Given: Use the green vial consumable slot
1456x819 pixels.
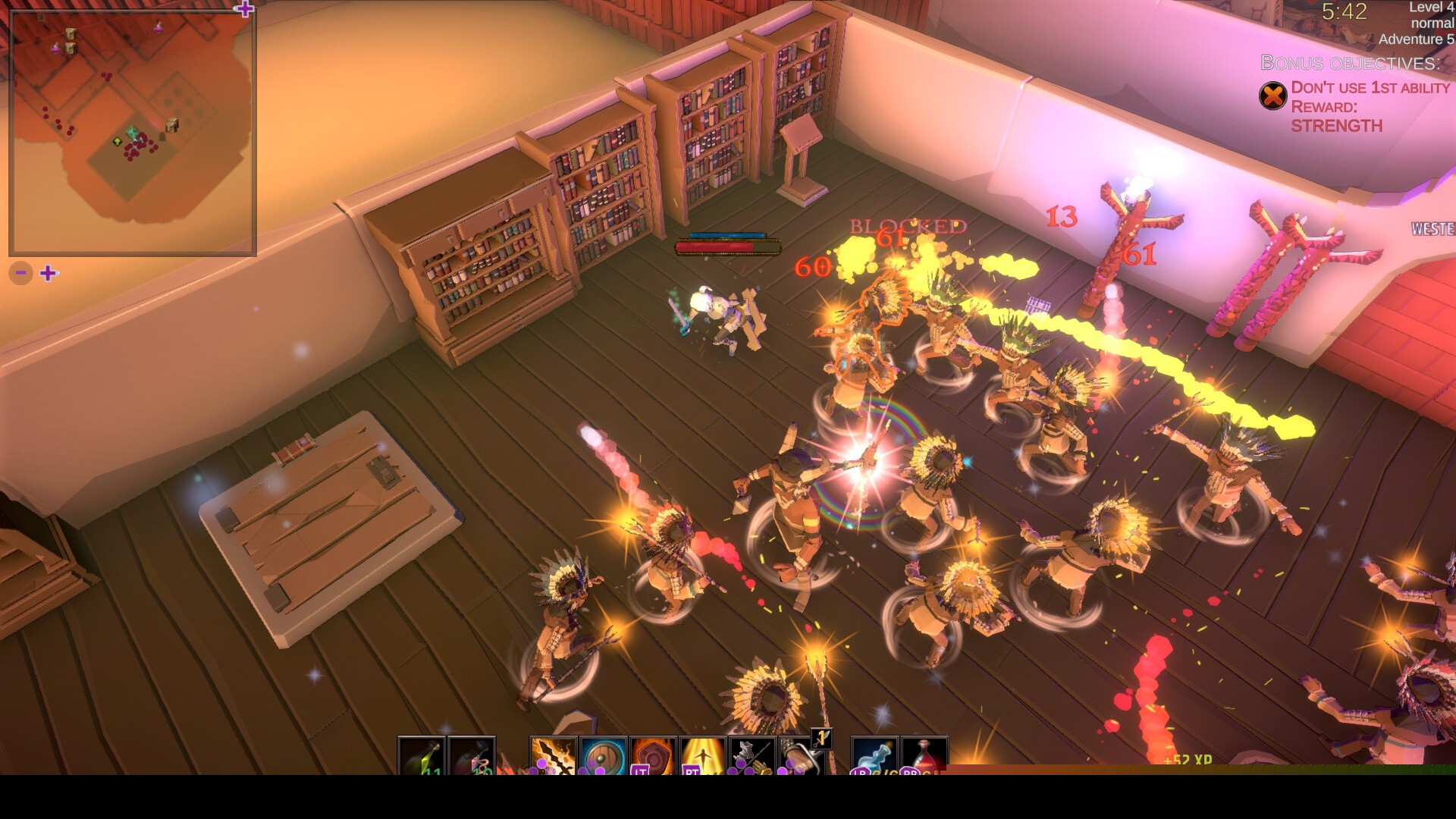Looking at the screenshot, I should pyautogui.click(x=422, y=756).
